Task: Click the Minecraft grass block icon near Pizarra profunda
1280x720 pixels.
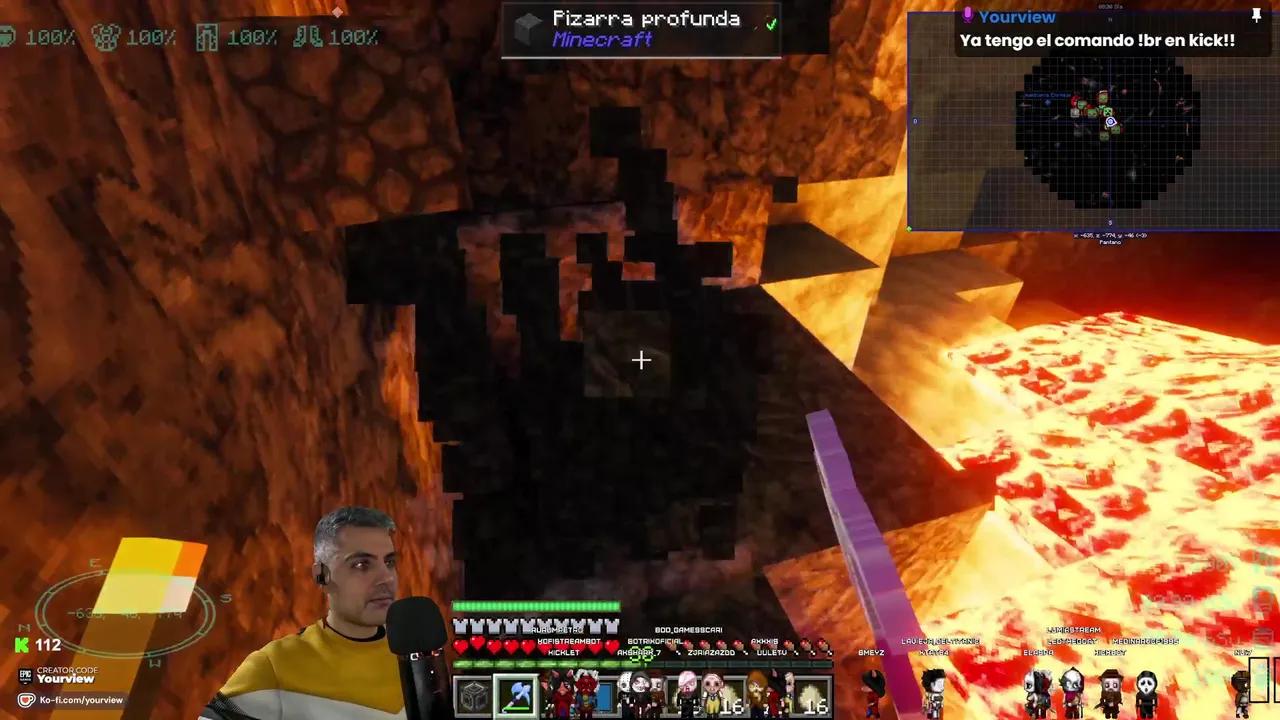Action: [x=527, y=28]
